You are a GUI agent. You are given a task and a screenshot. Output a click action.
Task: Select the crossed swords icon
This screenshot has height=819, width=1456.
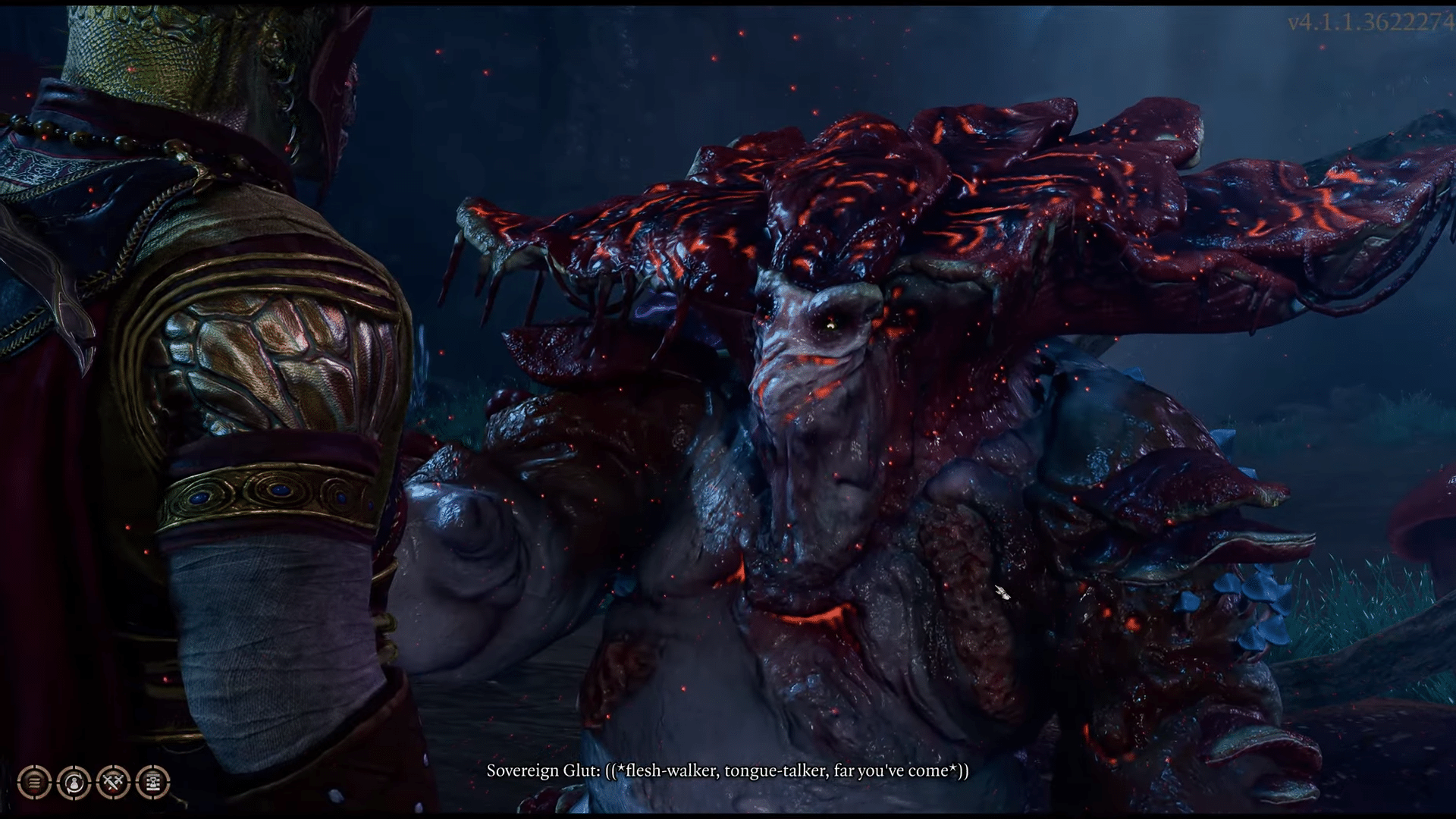click(x=113, y=782)
